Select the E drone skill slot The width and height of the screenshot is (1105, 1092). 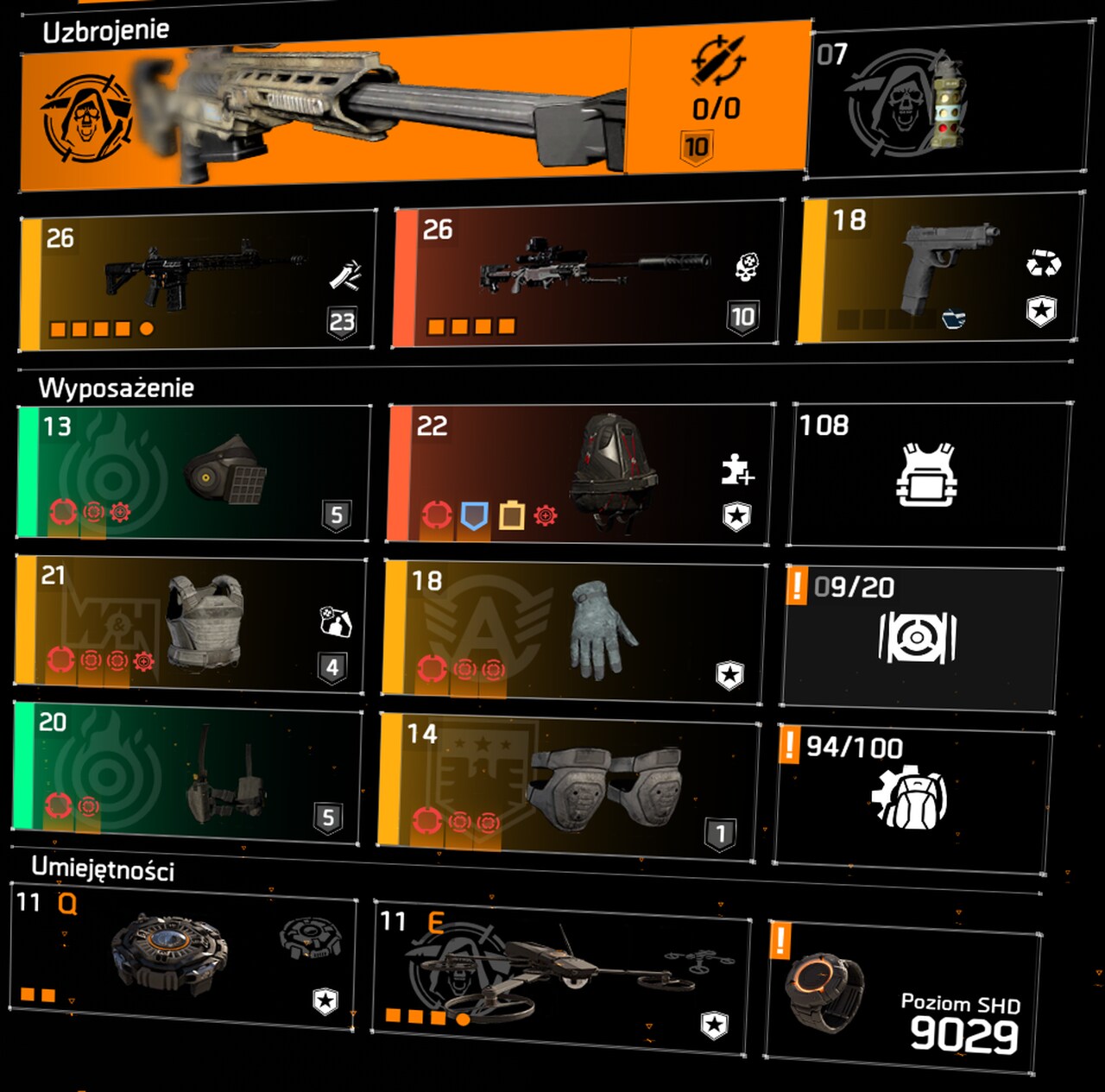click(x=561, y=975)
